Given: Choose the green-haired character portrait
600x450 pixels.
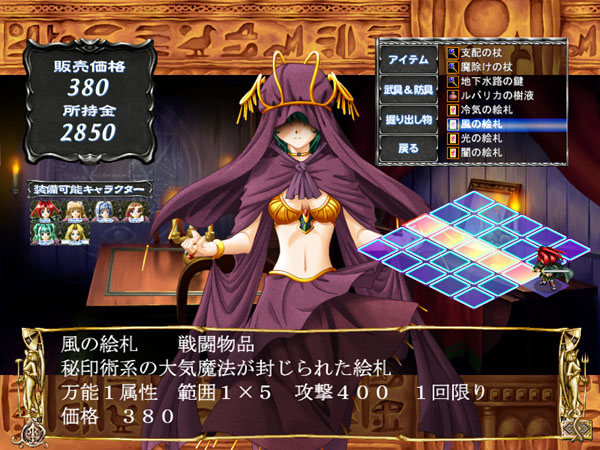Looking at the screenshot, I should (47, 232).
